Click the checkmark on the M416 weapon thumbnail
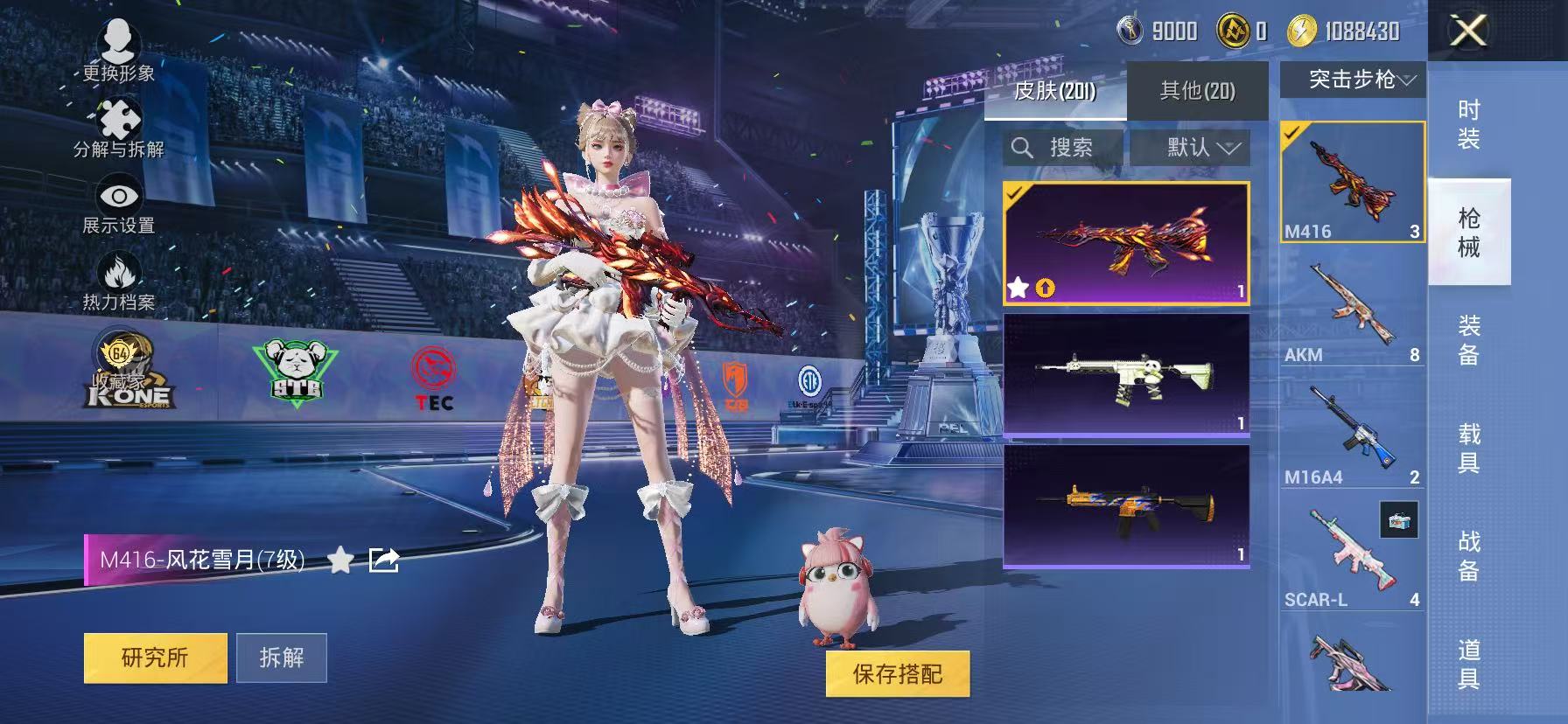 coord(1291,131)
